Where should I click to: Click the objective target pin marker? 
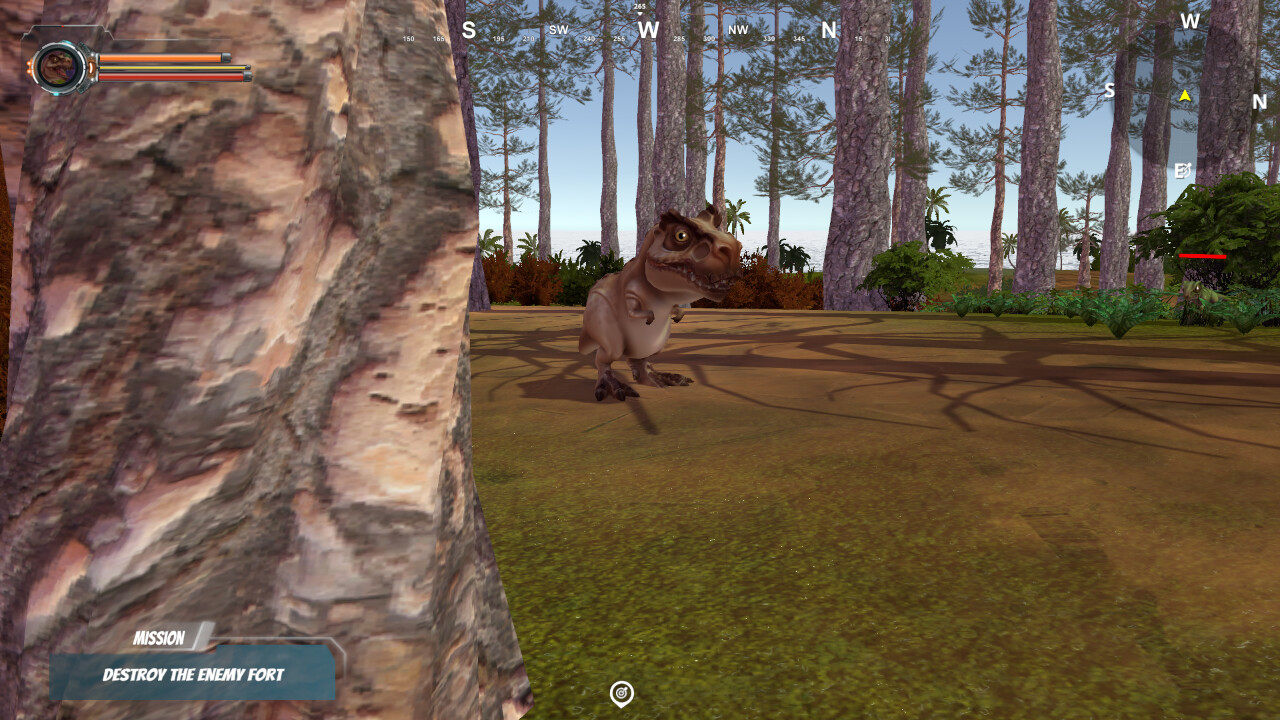click(x=621, y=690)
